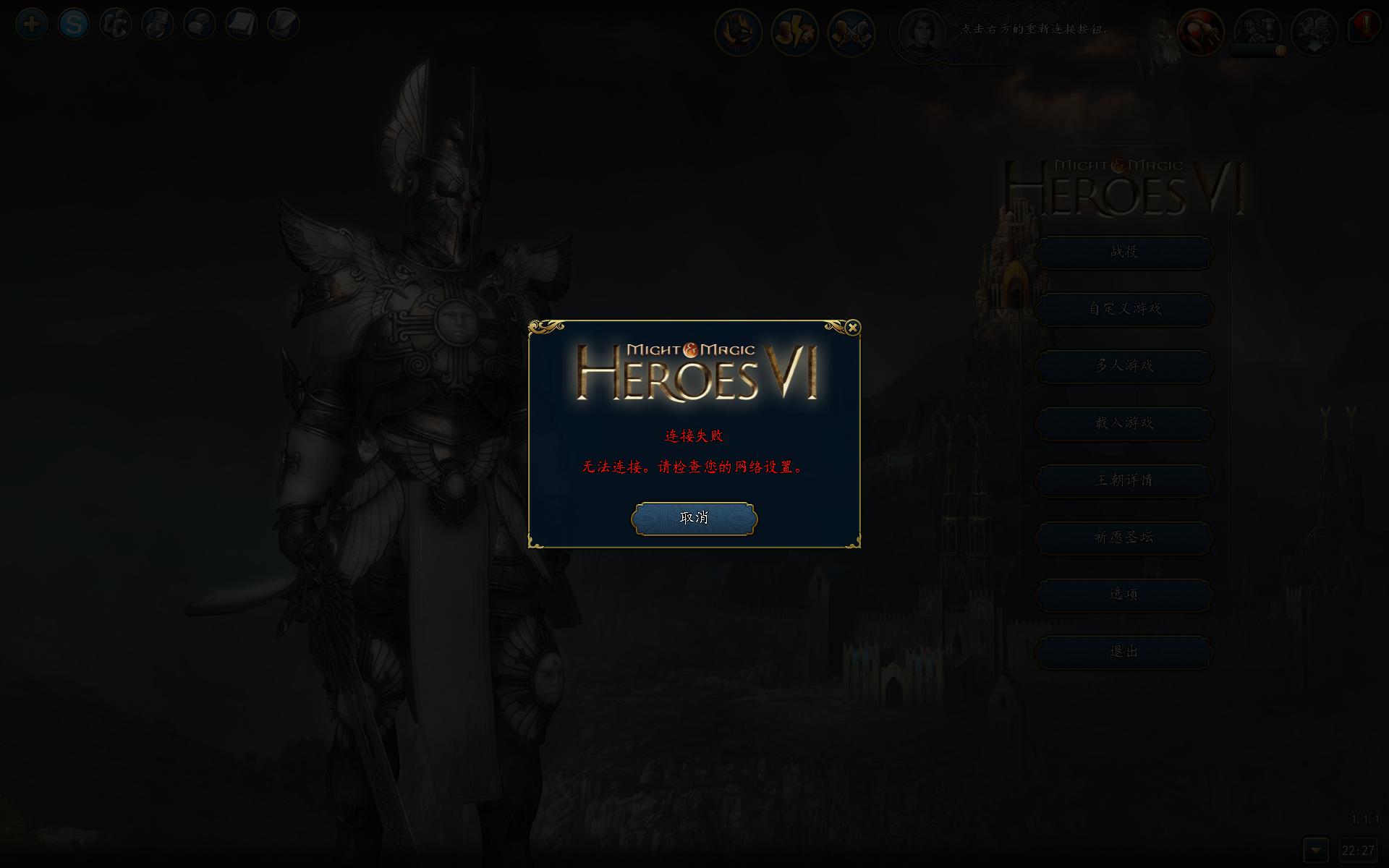
Task: Open the crossed swords players icon
Action: coord(851,33)
